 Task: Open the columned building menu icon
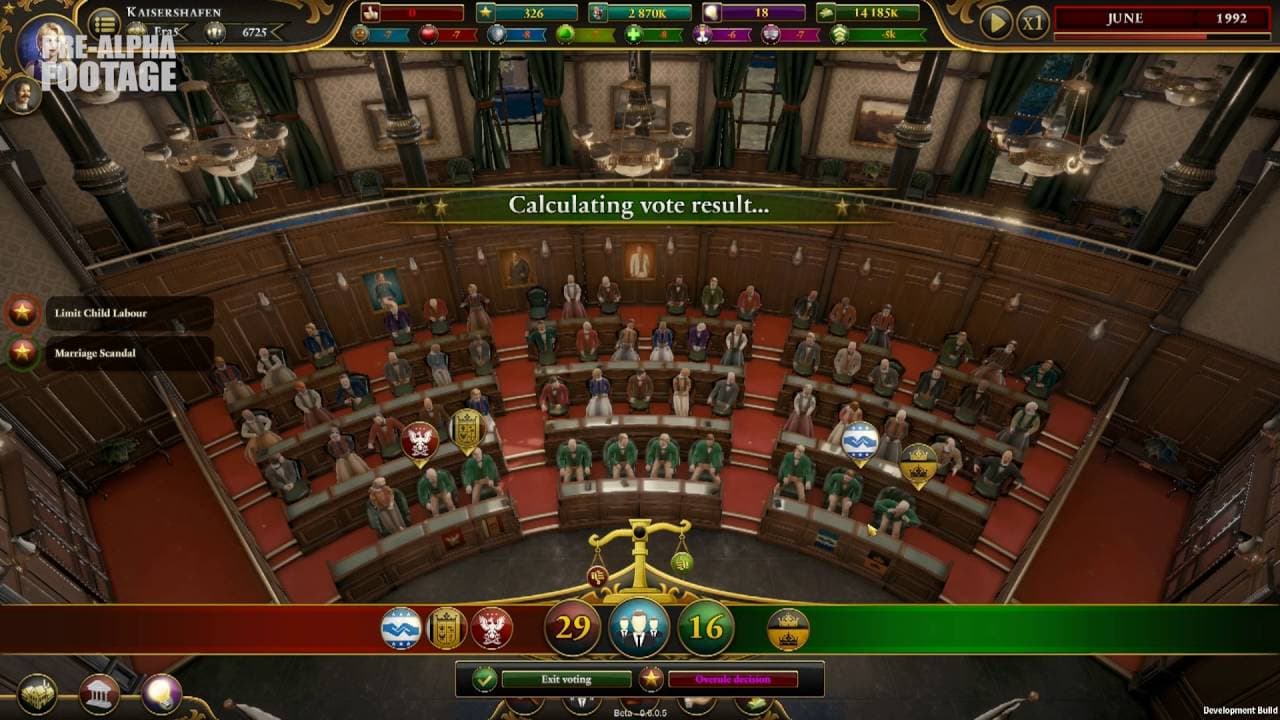(x=100, y=694)
